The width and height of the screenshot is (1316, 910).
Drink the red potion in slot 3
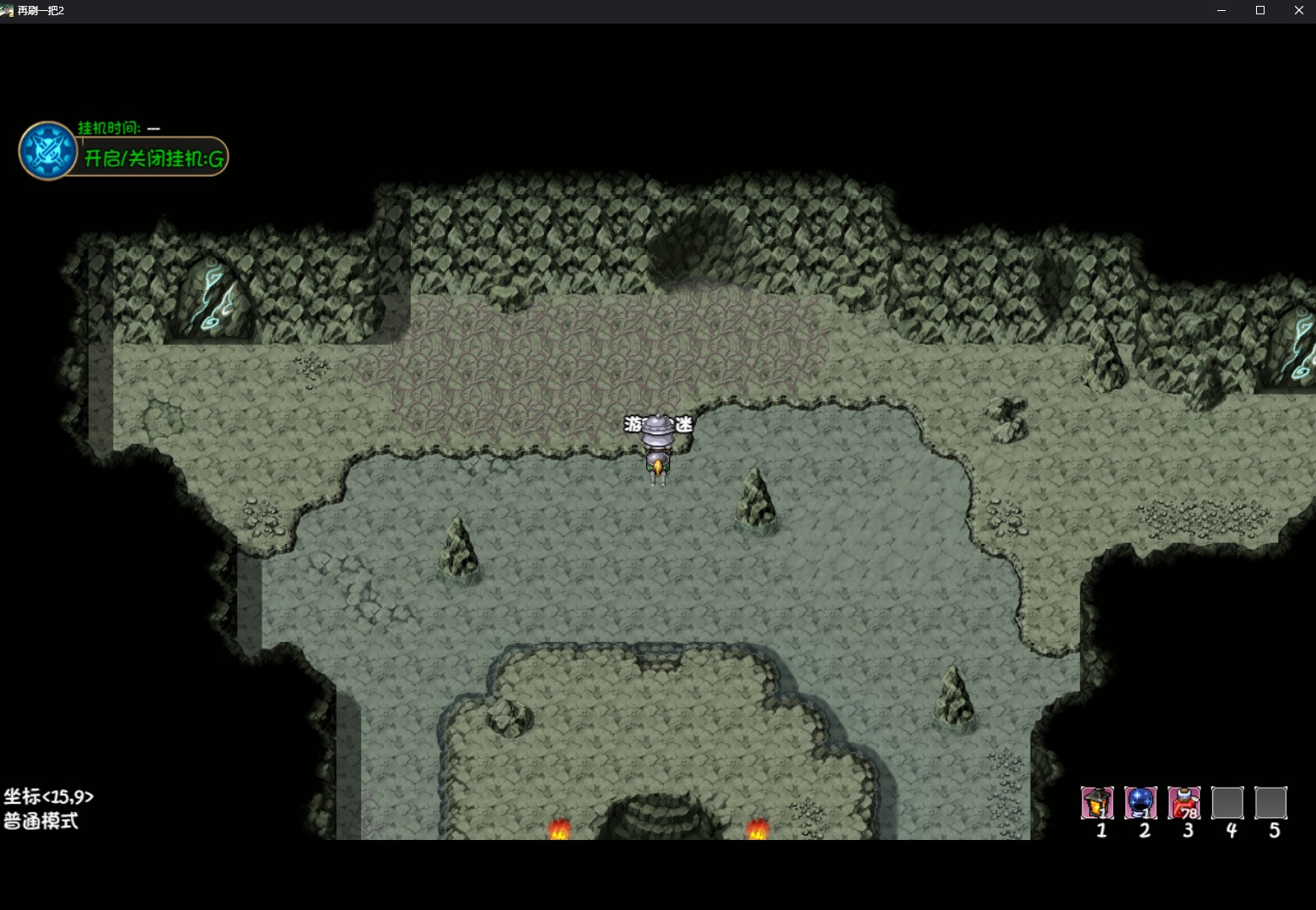[1184, 803]
